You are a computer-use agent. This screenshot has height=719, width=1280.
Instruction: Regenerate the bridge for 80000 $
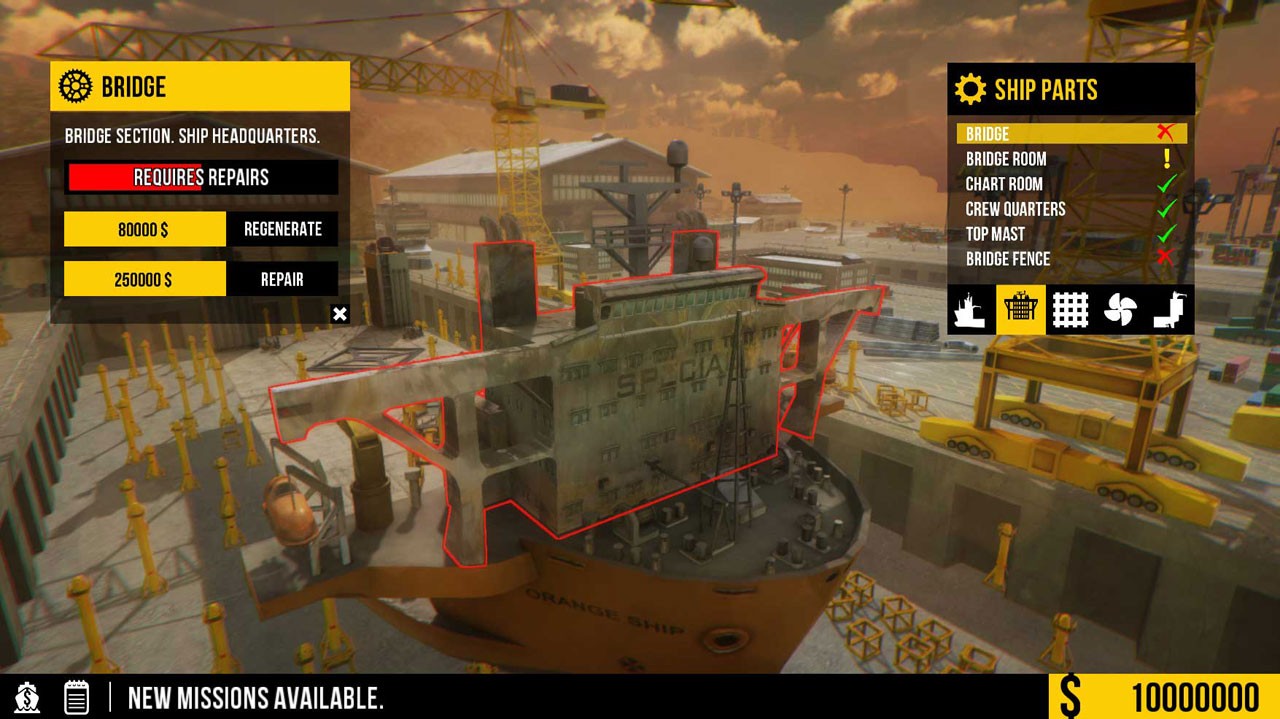(282, 229)
